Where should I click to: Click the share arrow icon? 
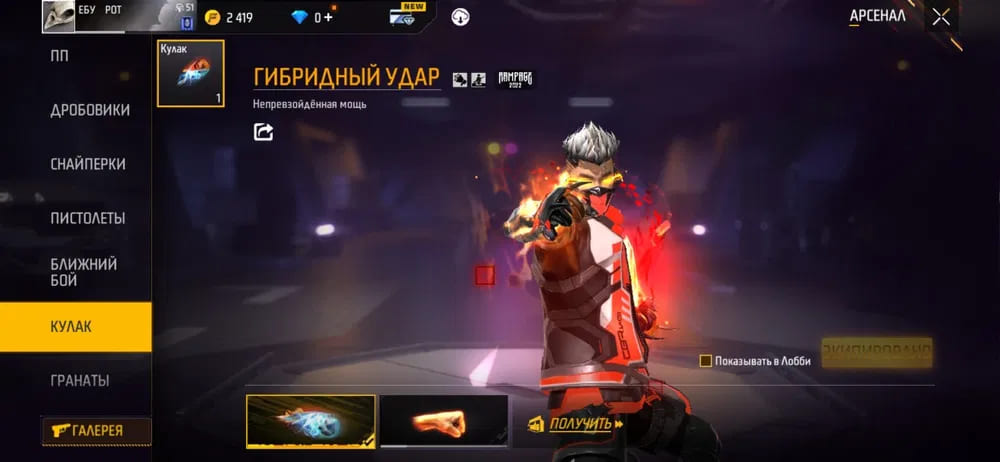(264, 132)
